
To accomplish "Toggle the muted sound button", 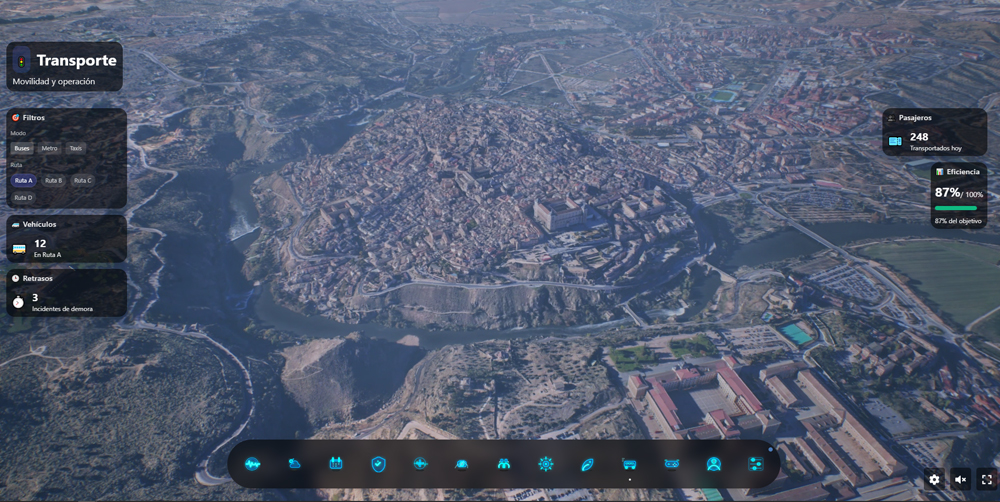I will (x=960, y=480).
